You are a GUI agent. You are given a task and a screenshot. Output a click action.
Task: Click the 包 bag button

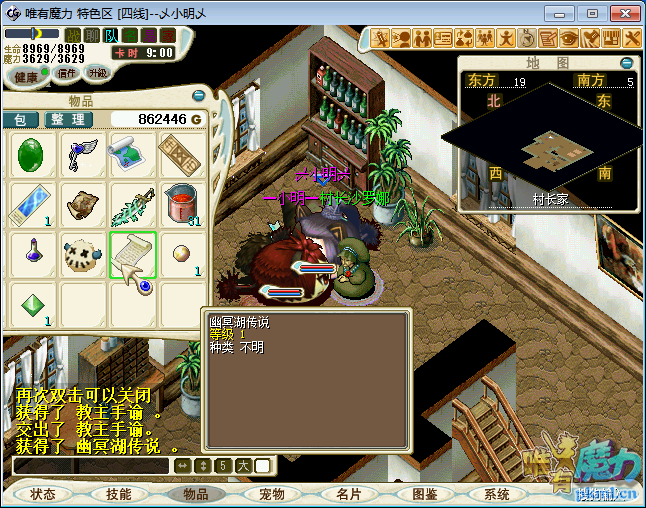click(20, 119)
